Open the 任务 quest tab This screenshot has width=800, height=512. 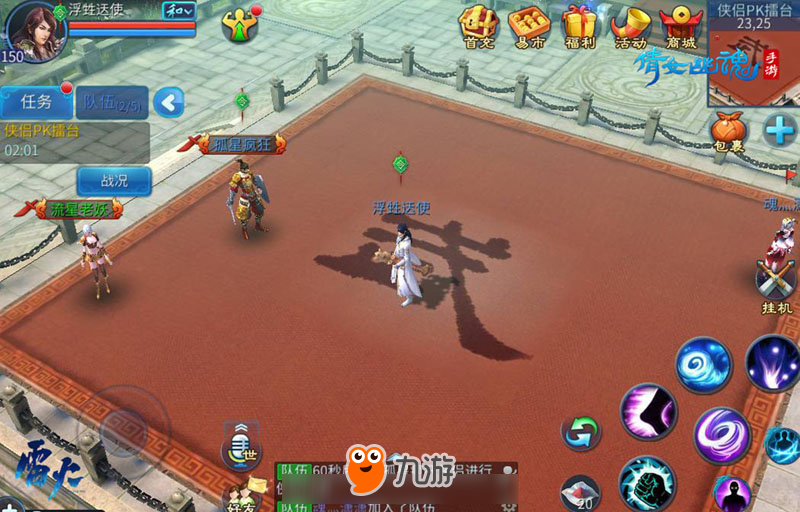36,101
